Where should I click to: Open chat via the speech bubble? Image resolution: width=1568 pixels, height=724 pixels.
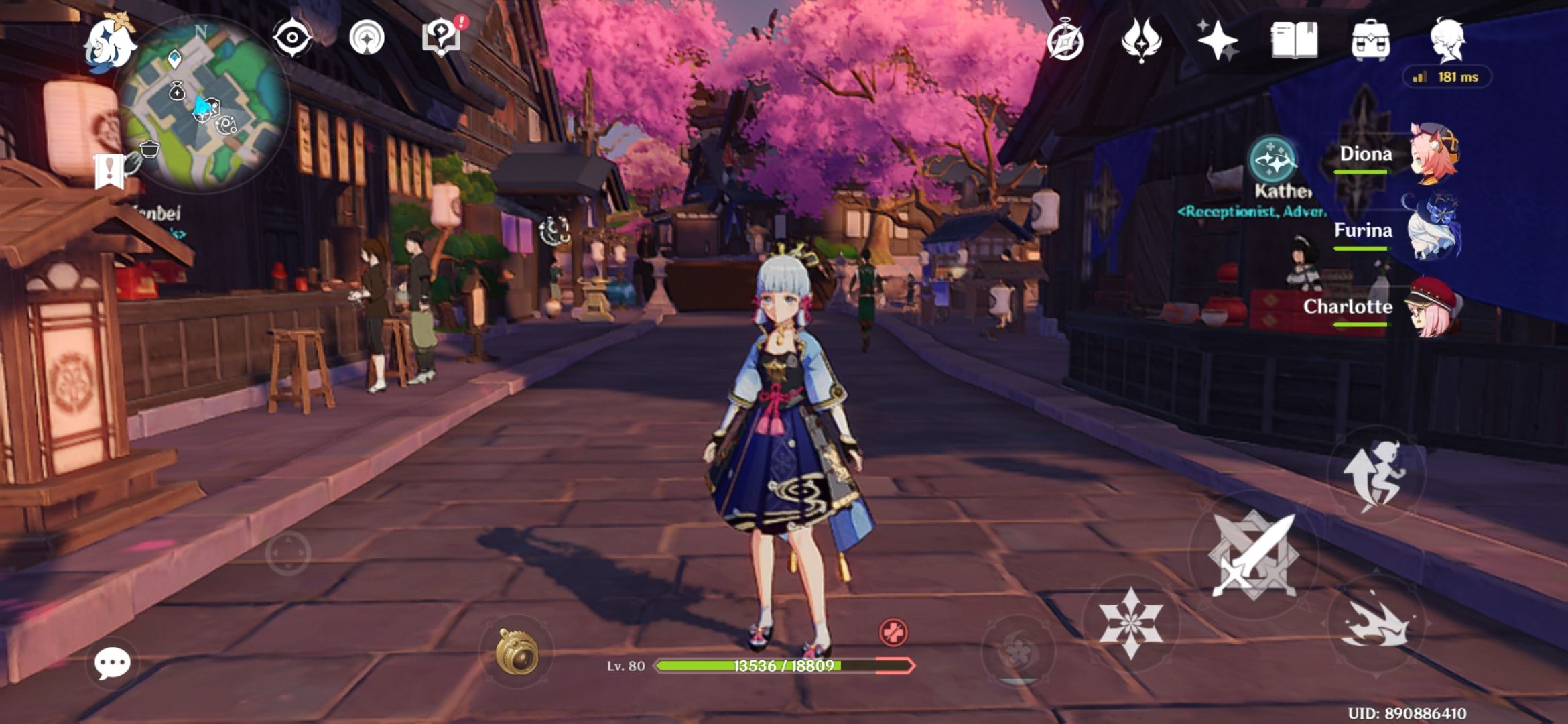pos(114,662)
